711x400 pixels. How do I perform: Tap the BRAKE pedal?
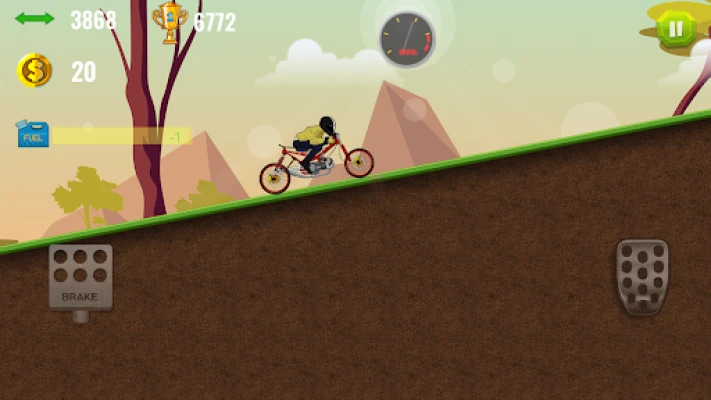tap(80, 277)
